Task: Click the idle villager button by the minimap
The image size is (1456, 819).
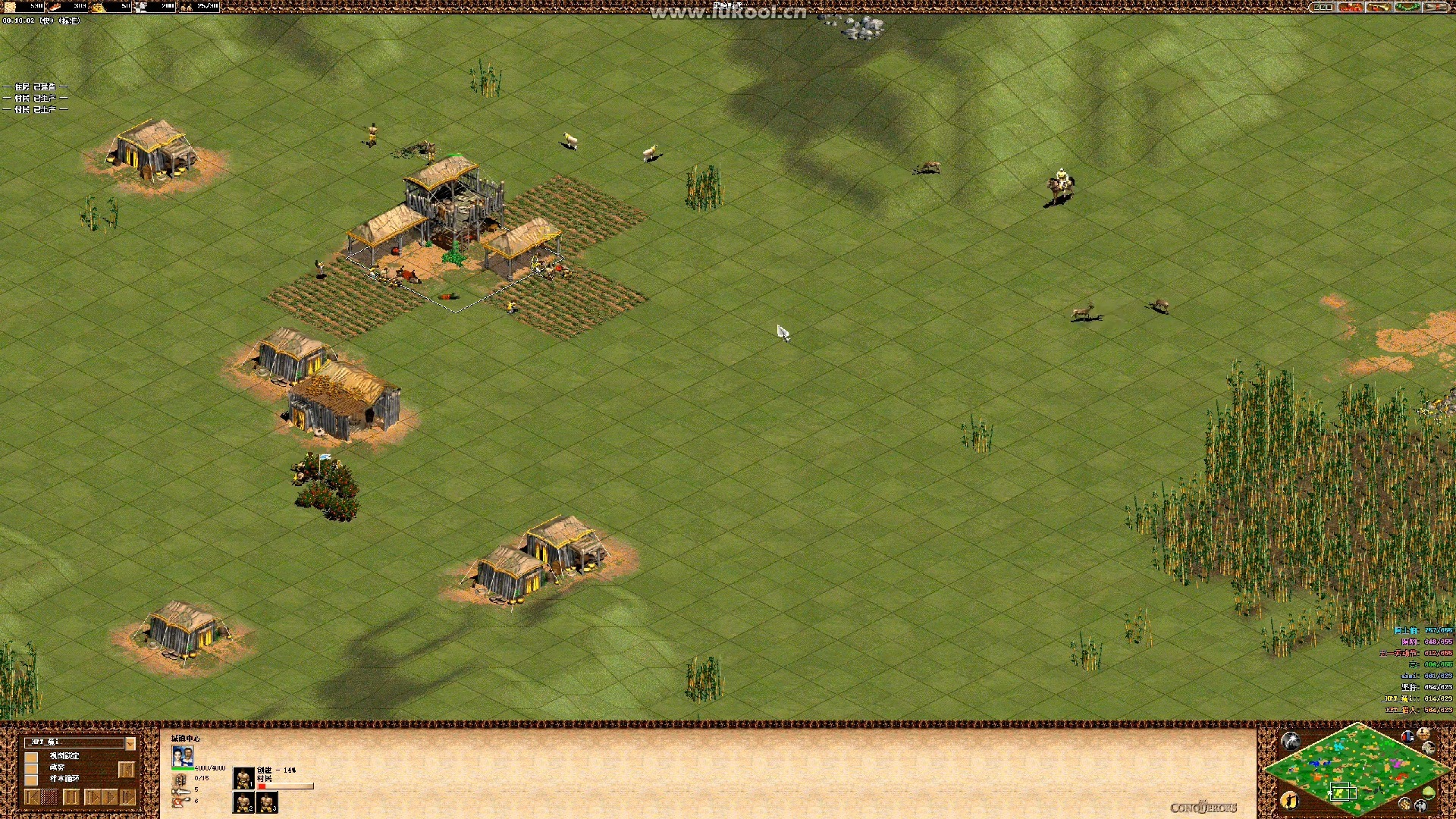Action: pos(1289,800)
